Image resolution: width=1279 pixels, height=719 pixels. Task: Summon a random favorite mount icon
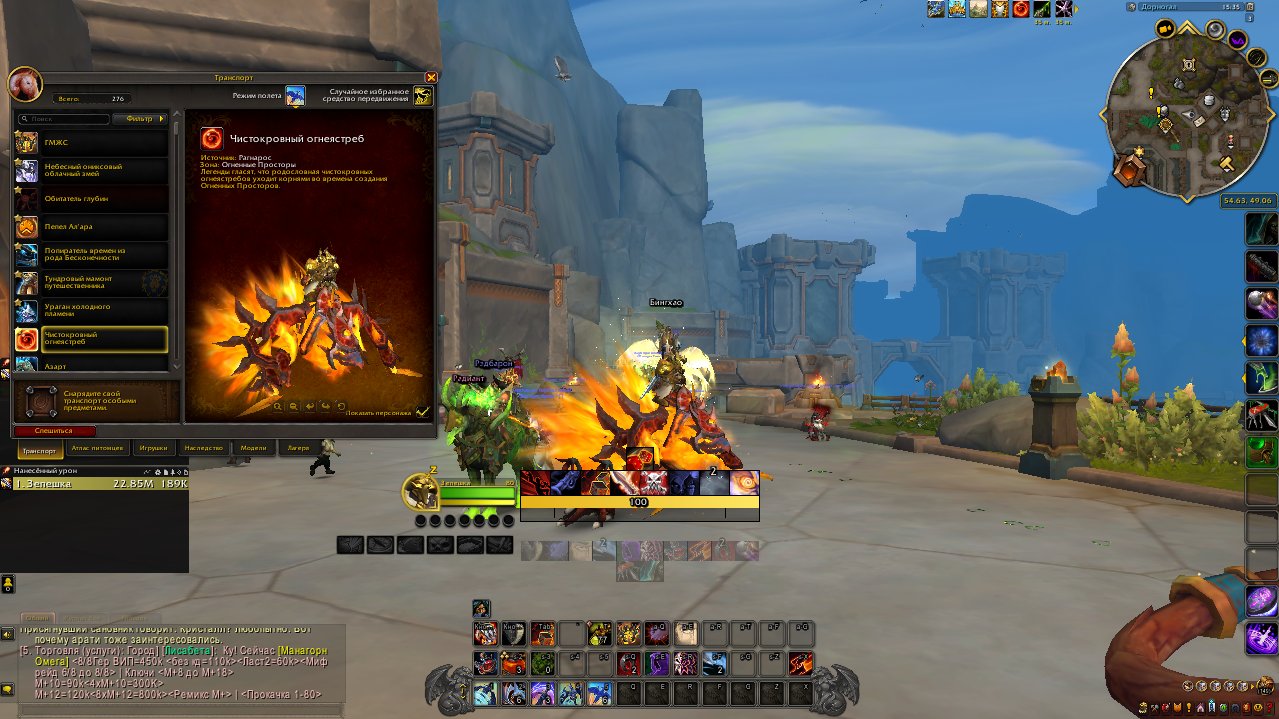(423, 96)
